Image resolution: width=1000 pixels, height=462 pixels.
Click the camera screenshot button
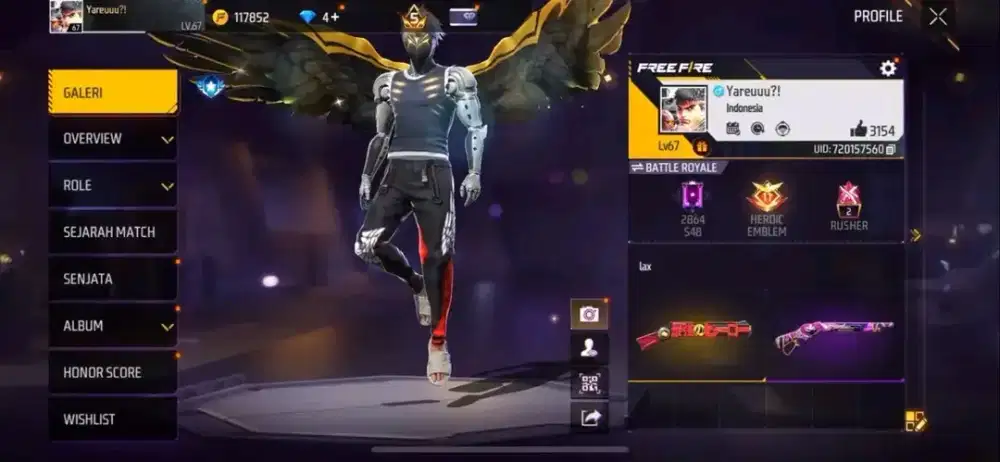589,314
